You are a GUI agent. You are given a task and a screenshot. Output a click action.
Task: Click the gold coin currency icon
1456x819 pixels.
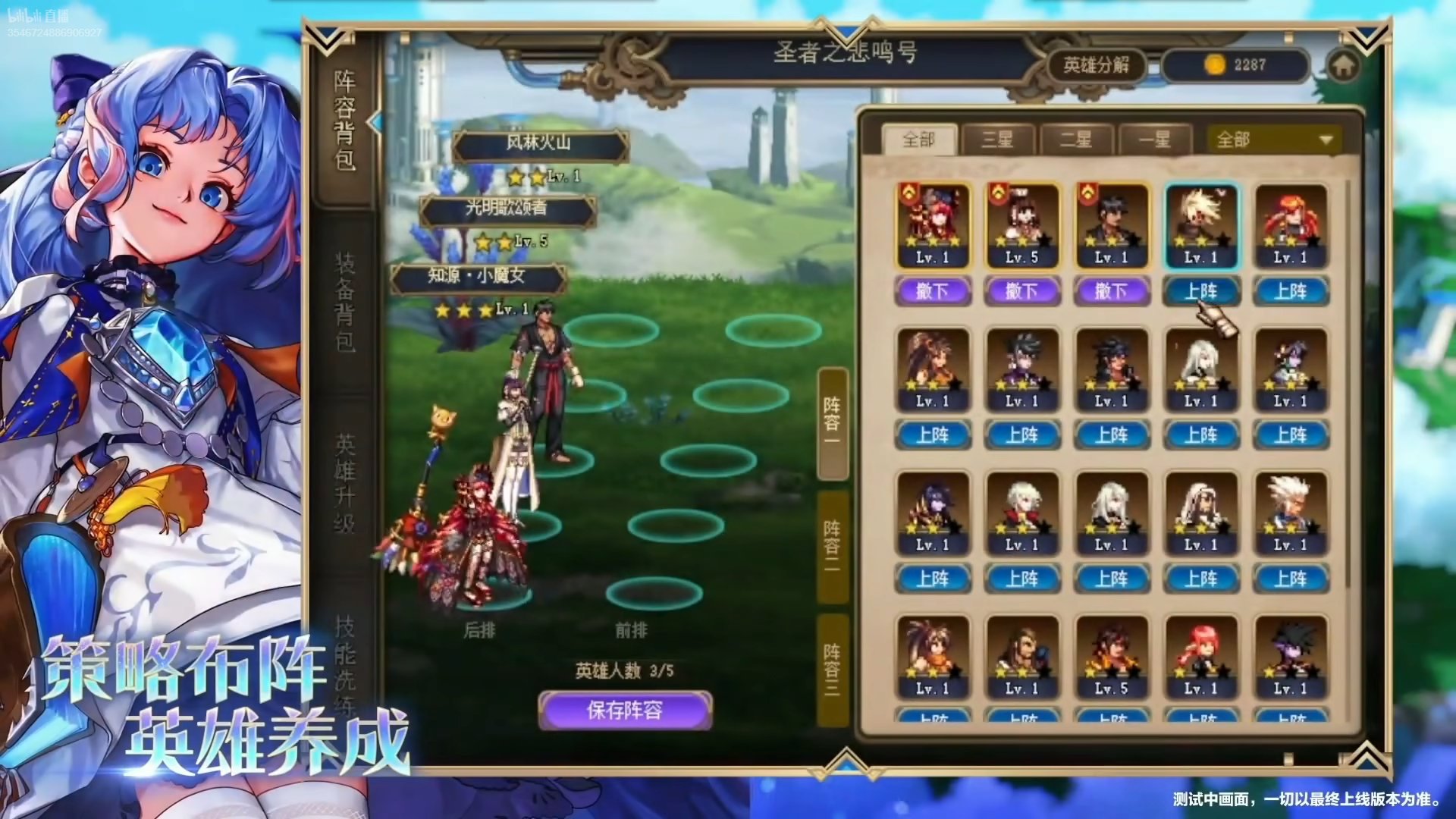pyautogui.click(x=1213, y=65)
